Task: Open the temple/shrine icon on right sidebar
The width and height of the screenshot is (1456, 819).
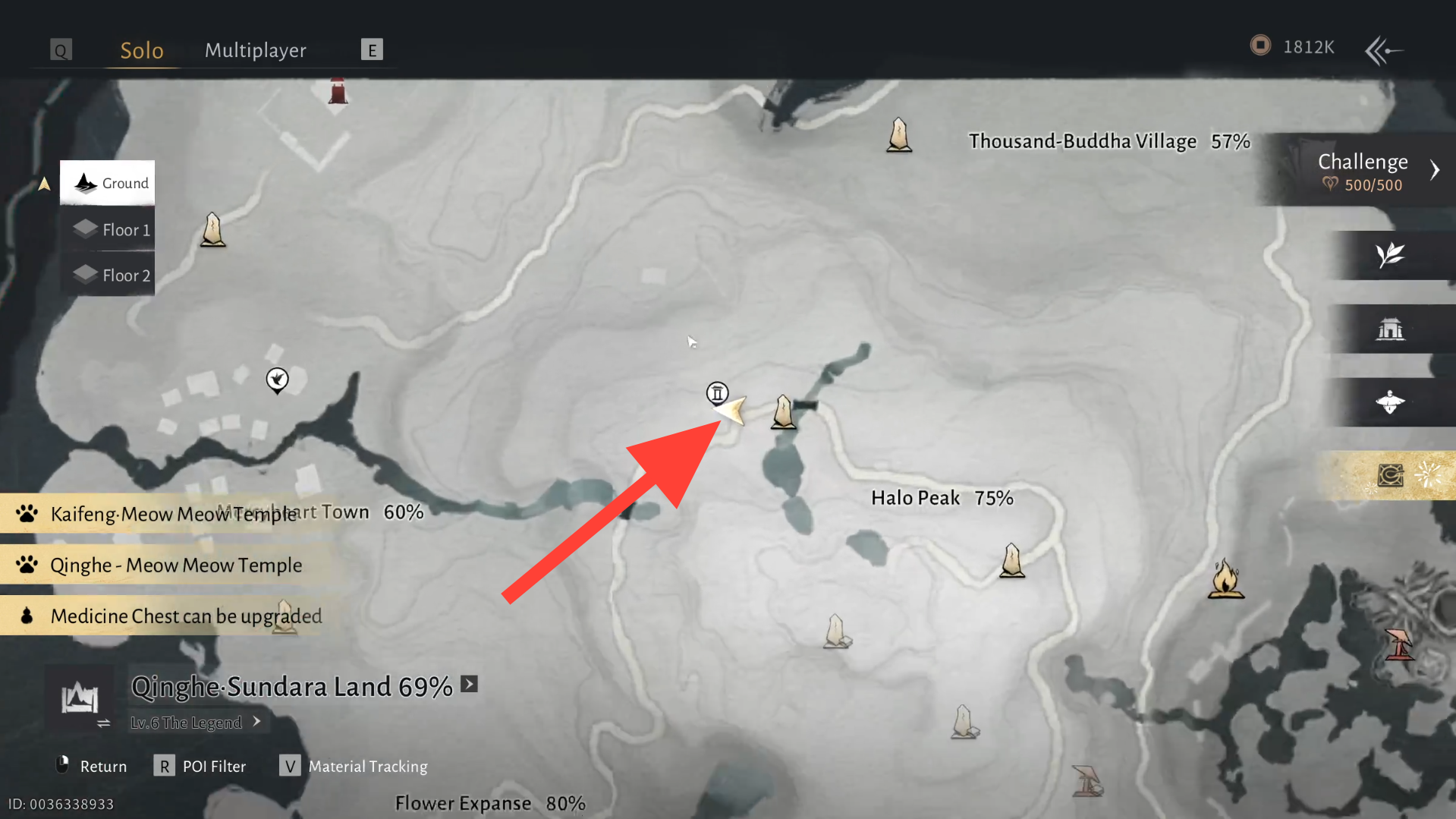Action: point(1391,329)
